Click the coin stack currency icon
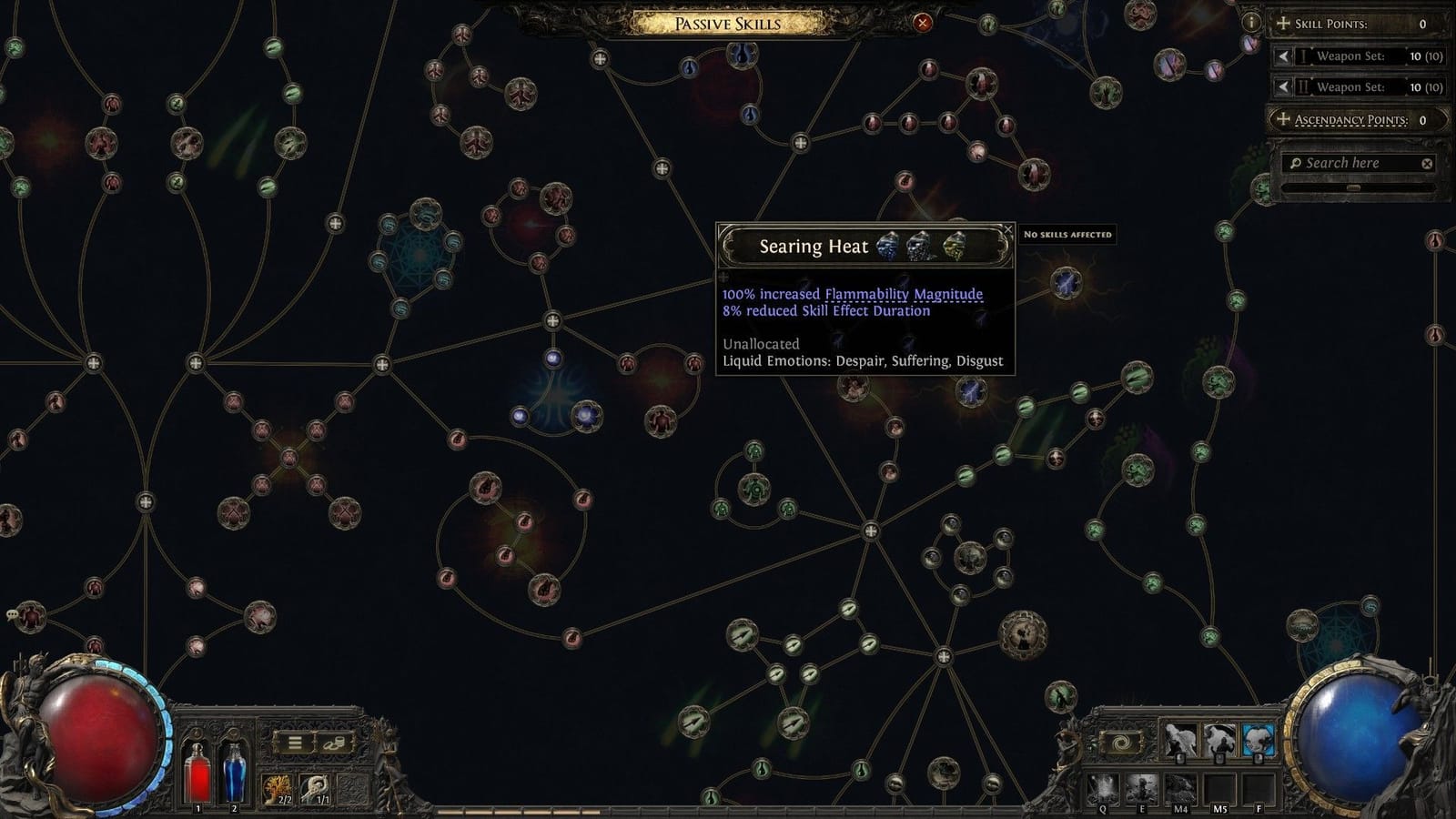Viewport: 1456px width, 819px height. (x=336, y=743)
